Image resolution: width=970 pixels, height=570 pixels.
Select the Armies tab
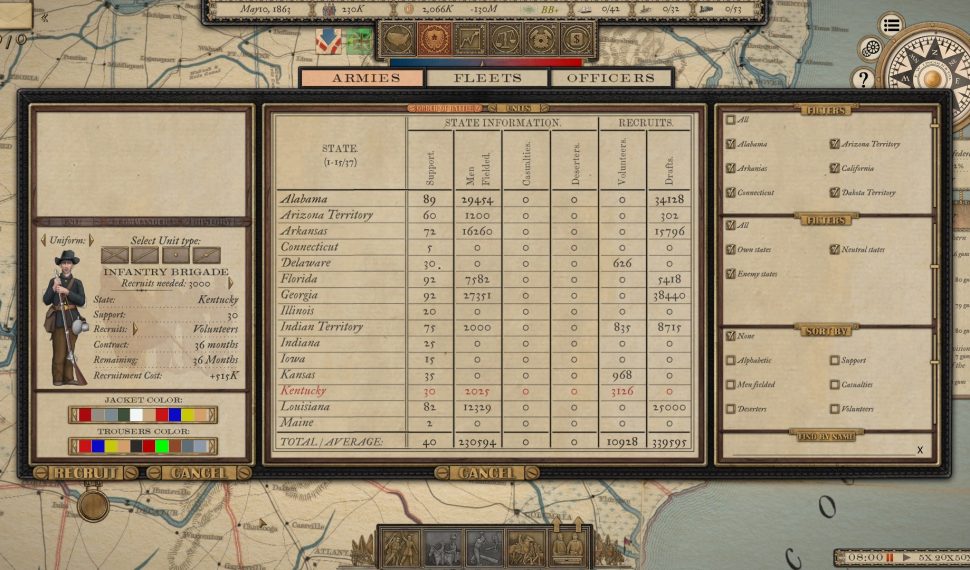coord(364,78)
